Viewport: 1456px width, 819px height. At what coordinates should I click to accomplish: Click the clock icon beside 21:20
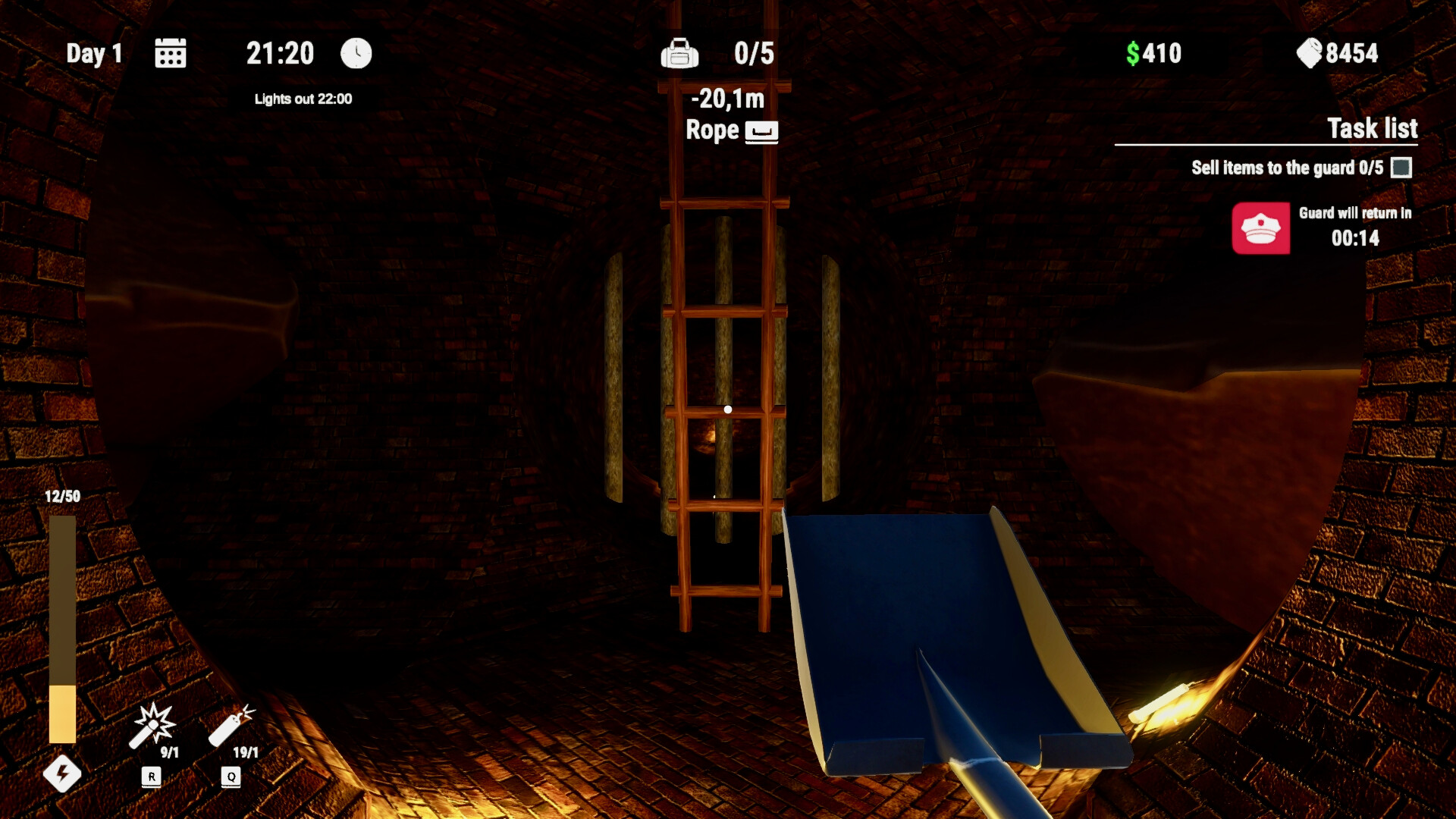click(x=356, y=54)
